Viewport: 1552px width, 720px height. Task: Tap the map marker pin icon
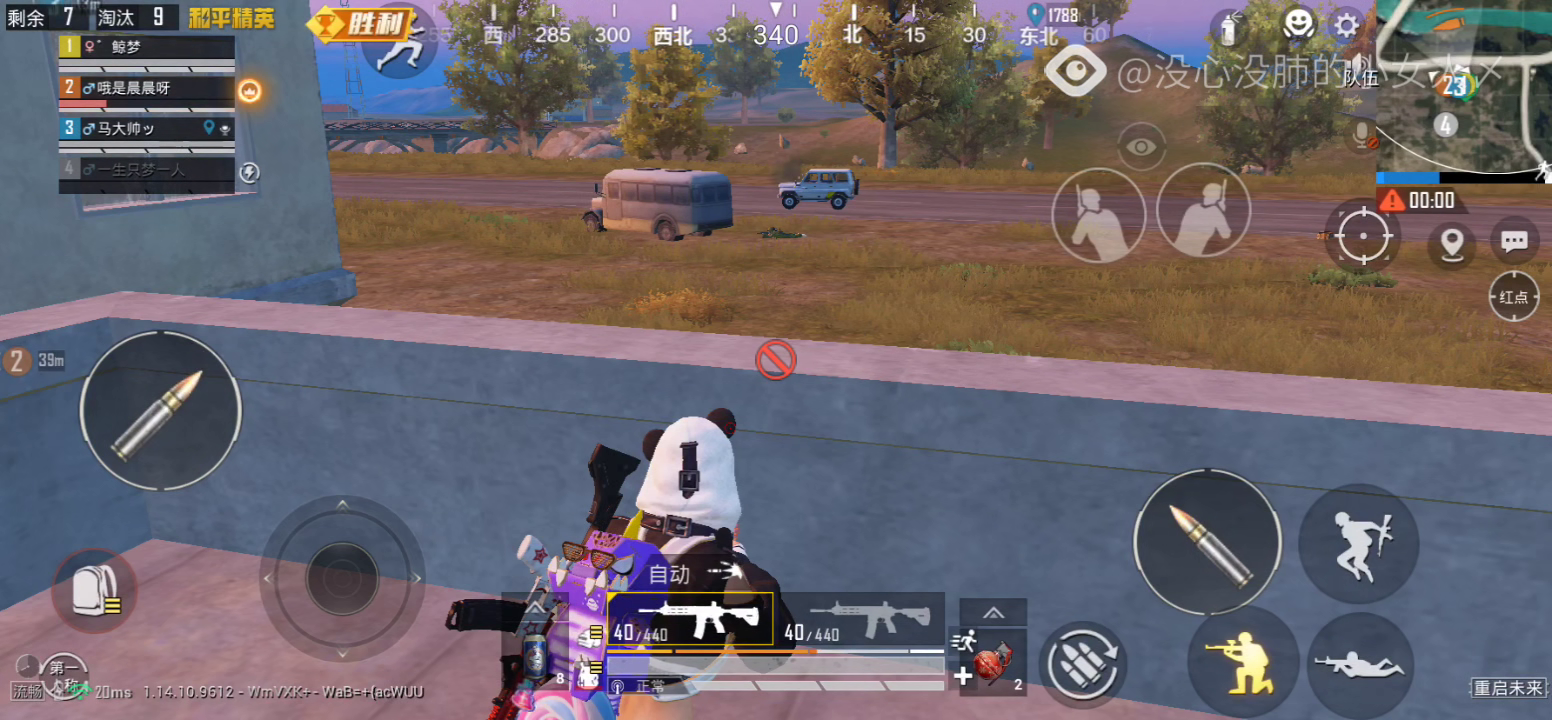click(1451, 243)
